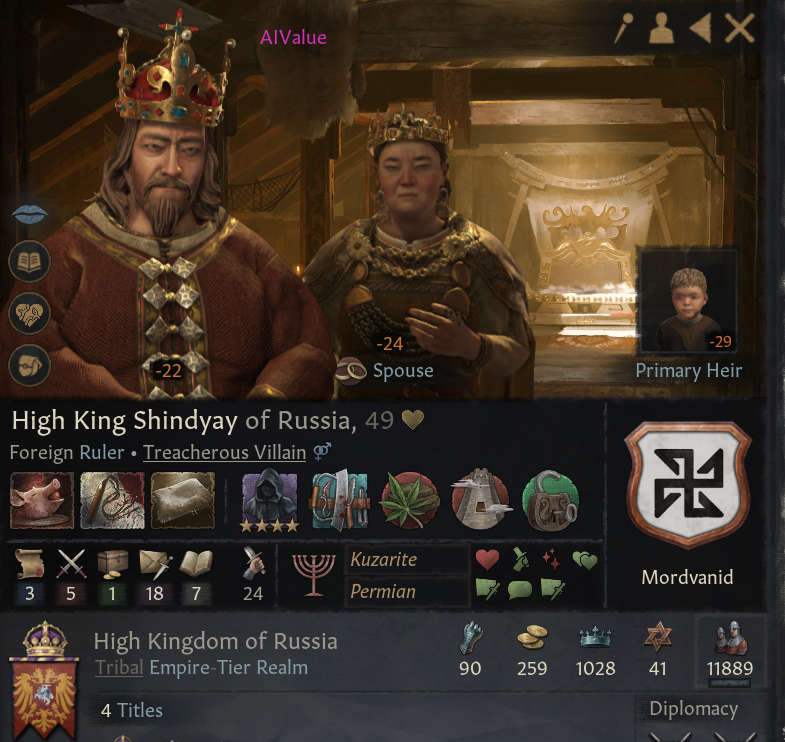Viewport: 785px width, 742px height.
Task: Open the Diplomacy section
Action: pyautogui.click(x=693, y=709)
